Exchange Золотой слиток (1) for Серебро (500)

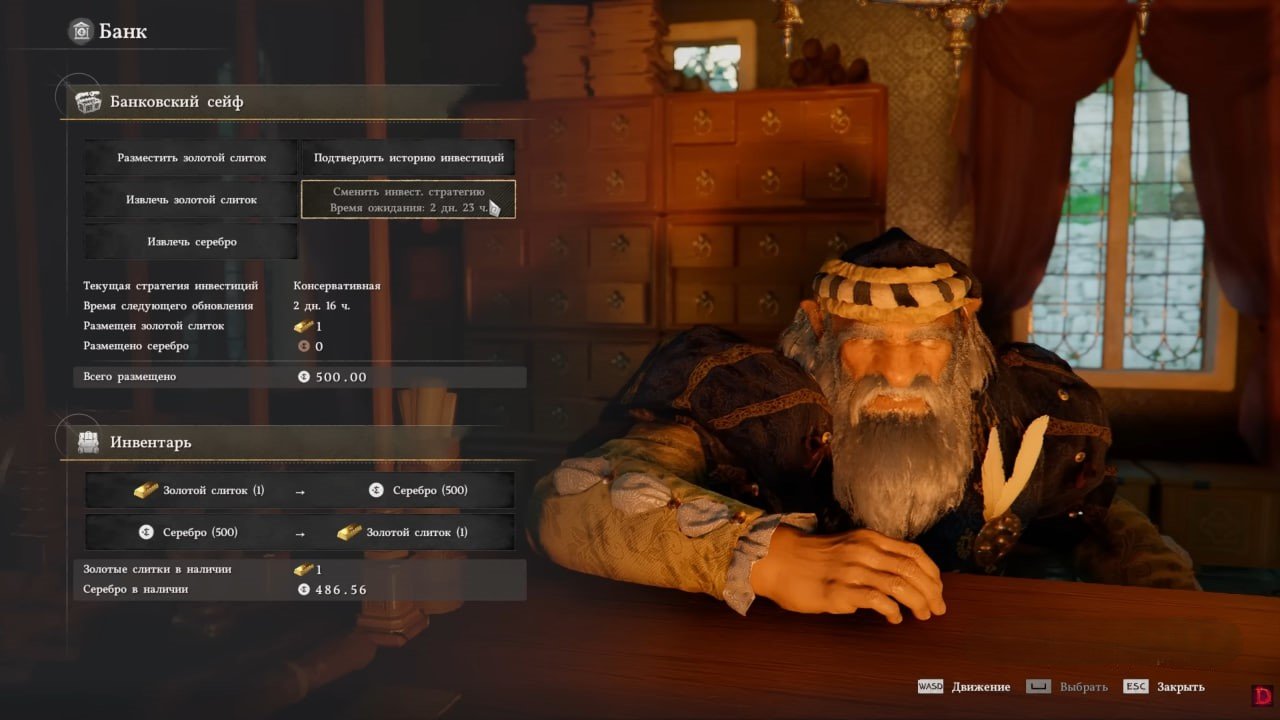300,491
